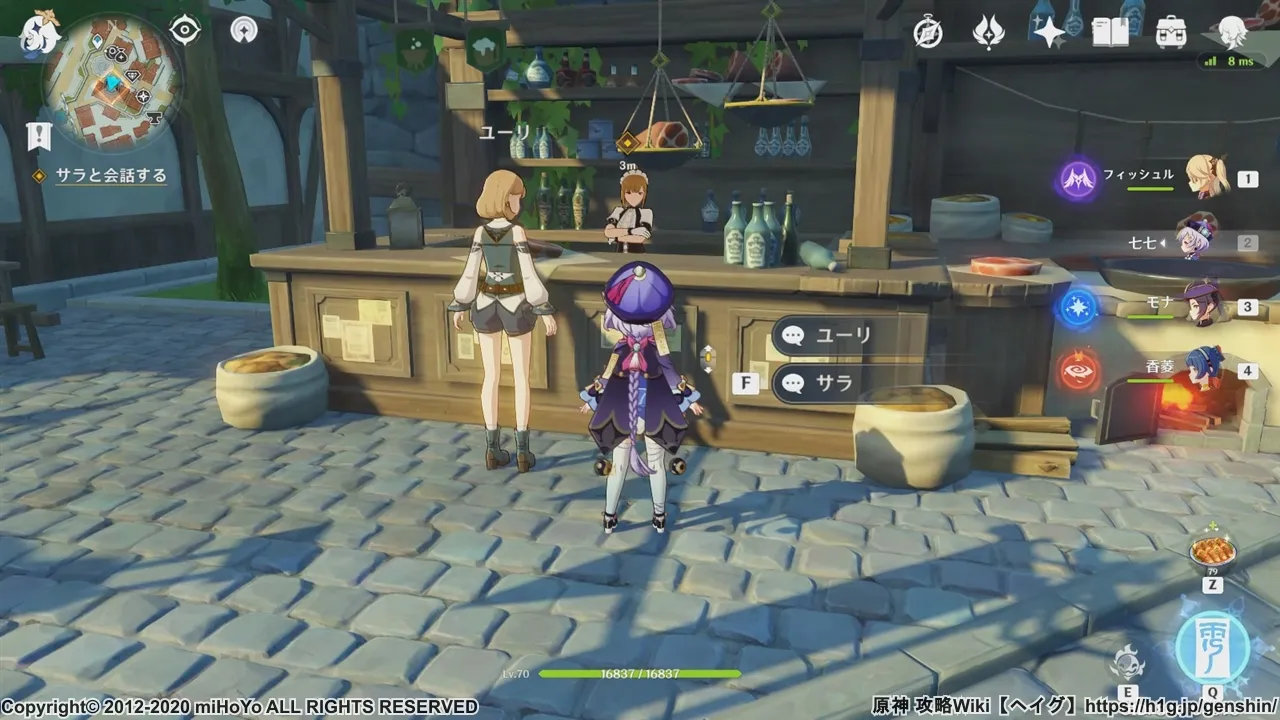Image resolution: width=1280 pixels, height=720 pixels.
Task: Use the quick food item slot
Action: point(1212,551)
